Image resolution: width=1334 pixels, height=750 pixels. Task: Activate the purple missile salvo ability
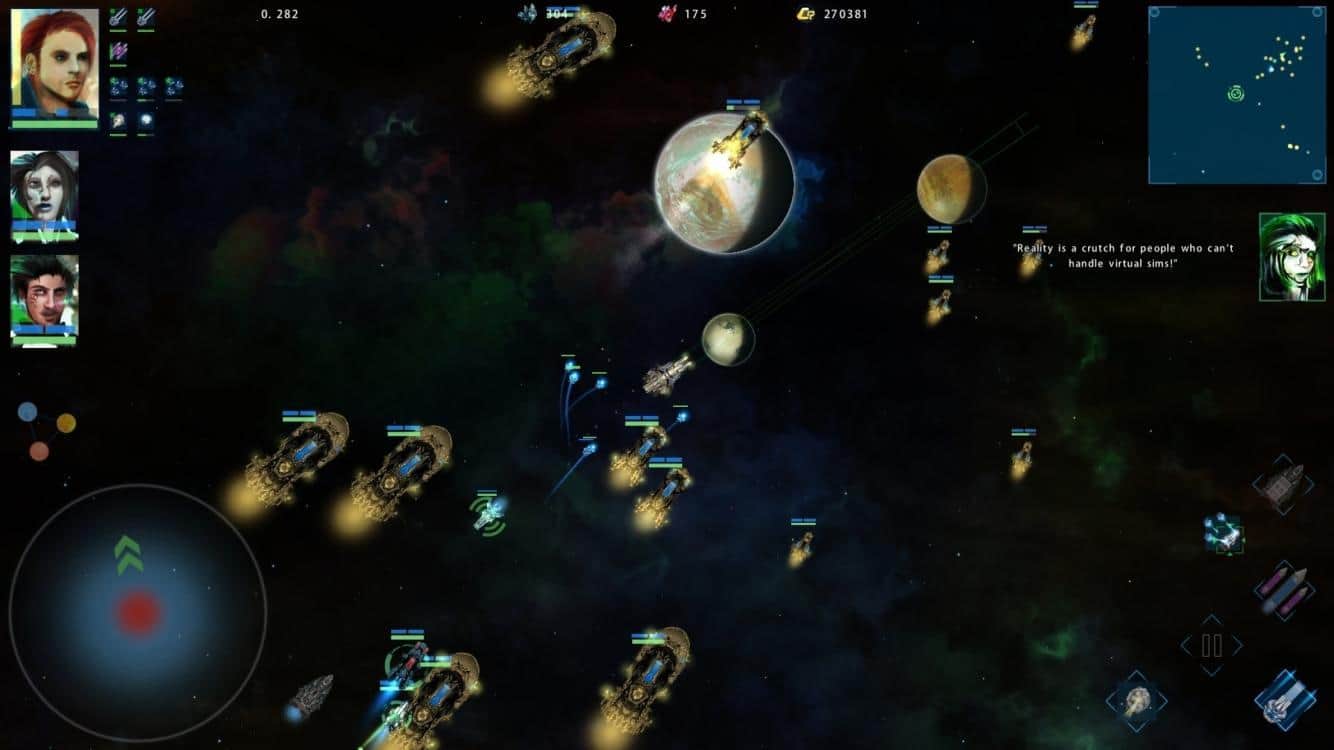(1283, 590)
